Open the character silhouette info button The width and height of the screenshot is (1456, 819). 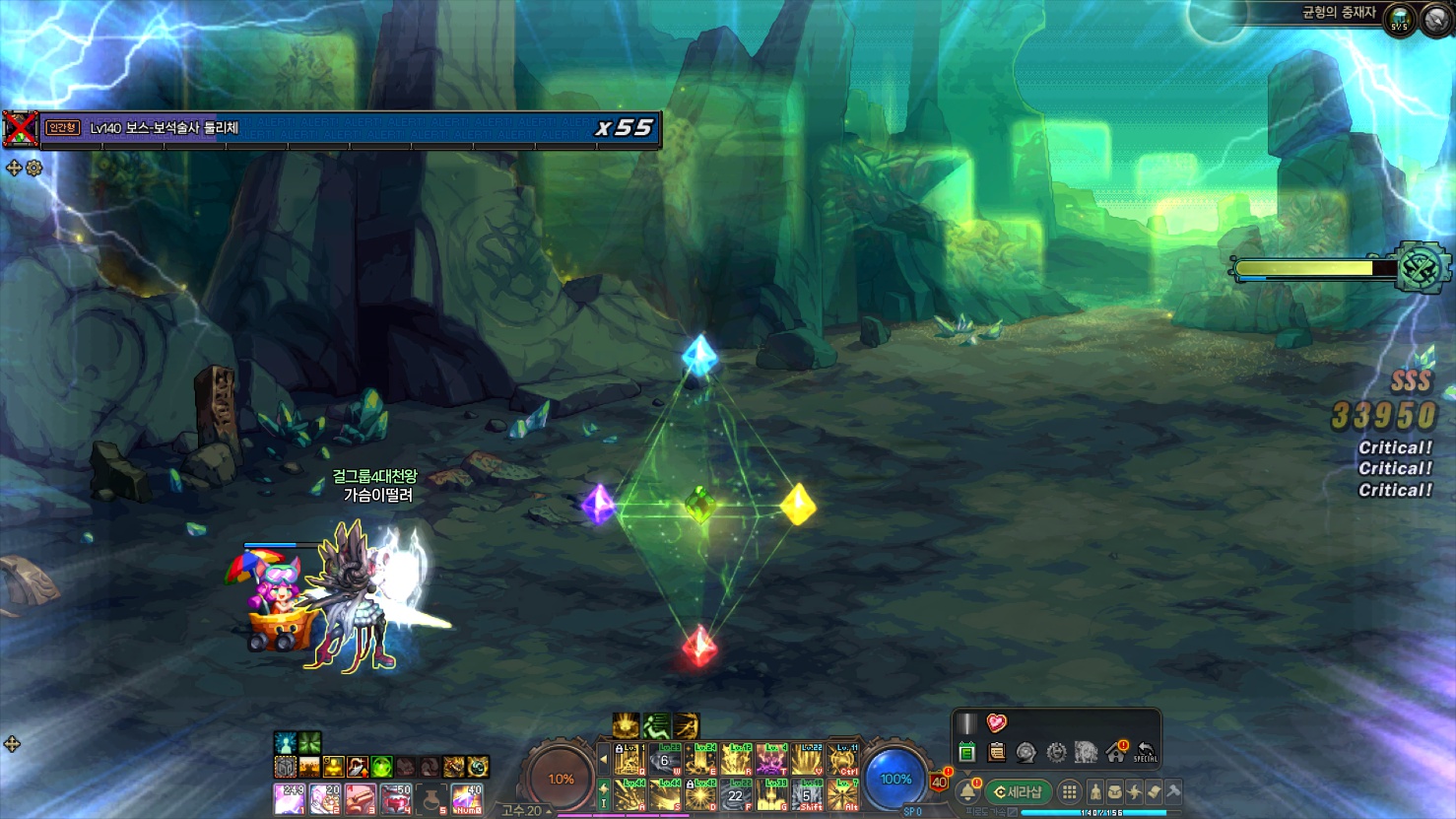[1094, 791]
